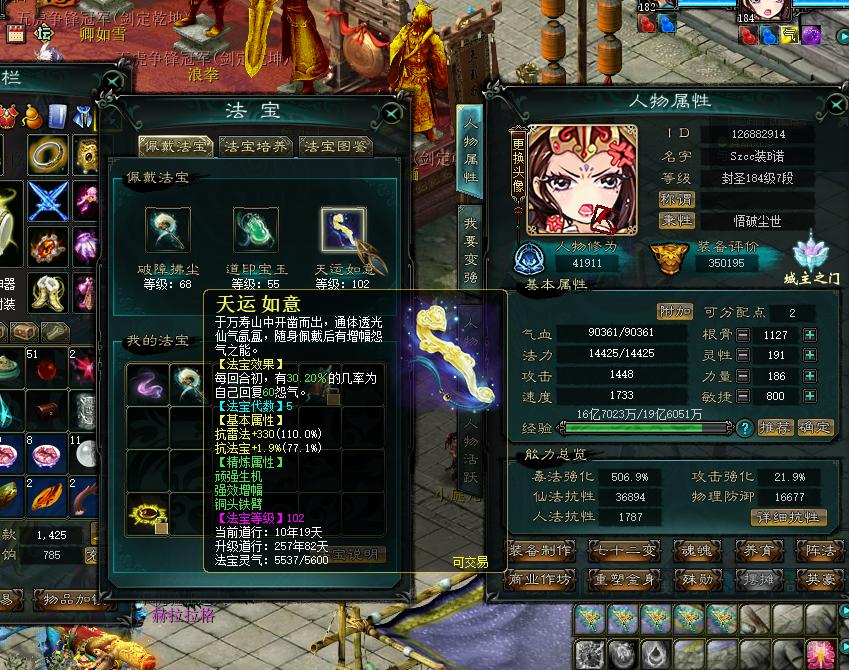Switch to the 法宝培养 tab
This screenshot has height=670, width=849.
257,147
